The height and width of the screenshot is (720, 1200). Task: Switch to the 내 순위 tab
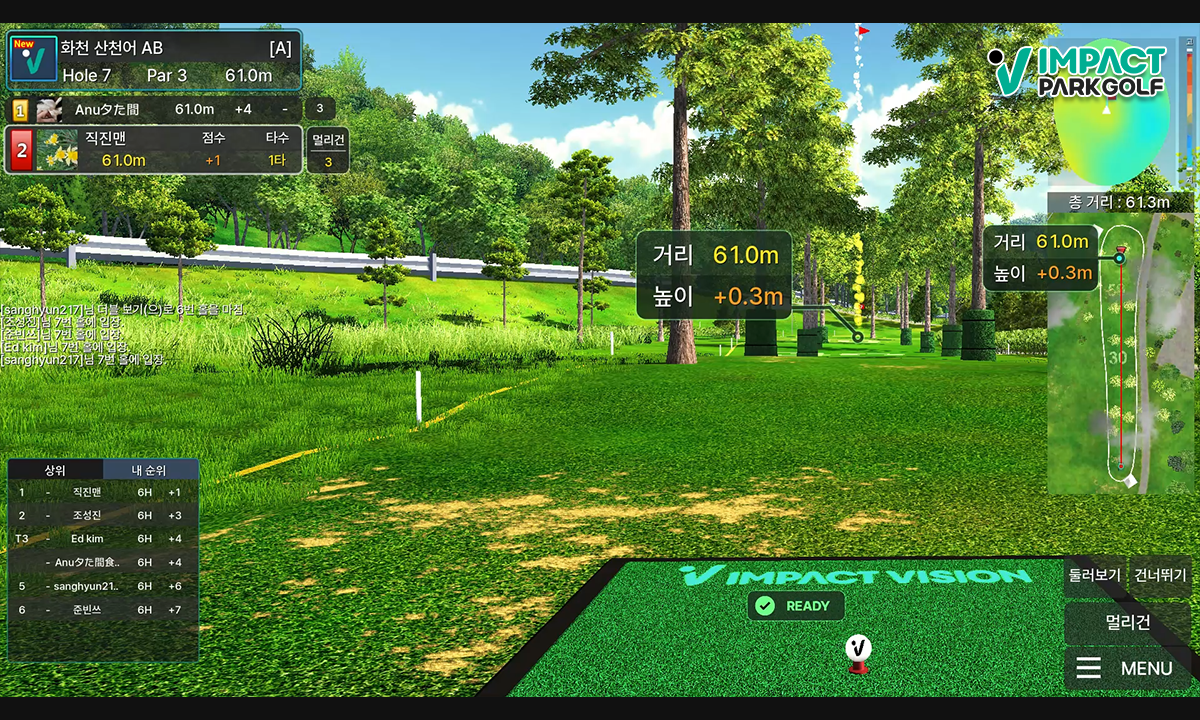pyautogui.click(x=149, y=470)
